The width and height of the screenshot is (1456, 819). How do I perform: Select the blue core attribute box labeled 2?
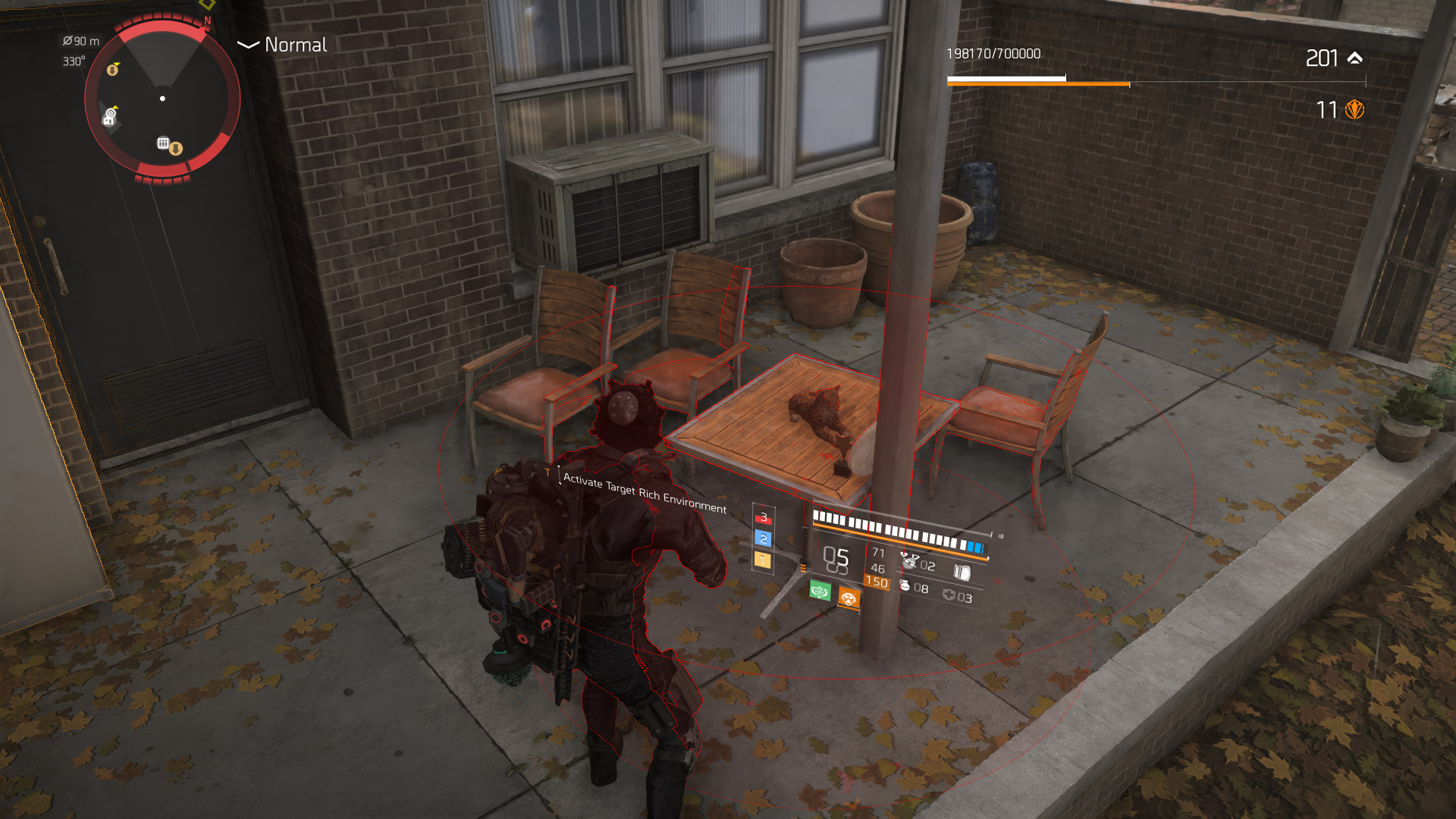pos(764,538)
